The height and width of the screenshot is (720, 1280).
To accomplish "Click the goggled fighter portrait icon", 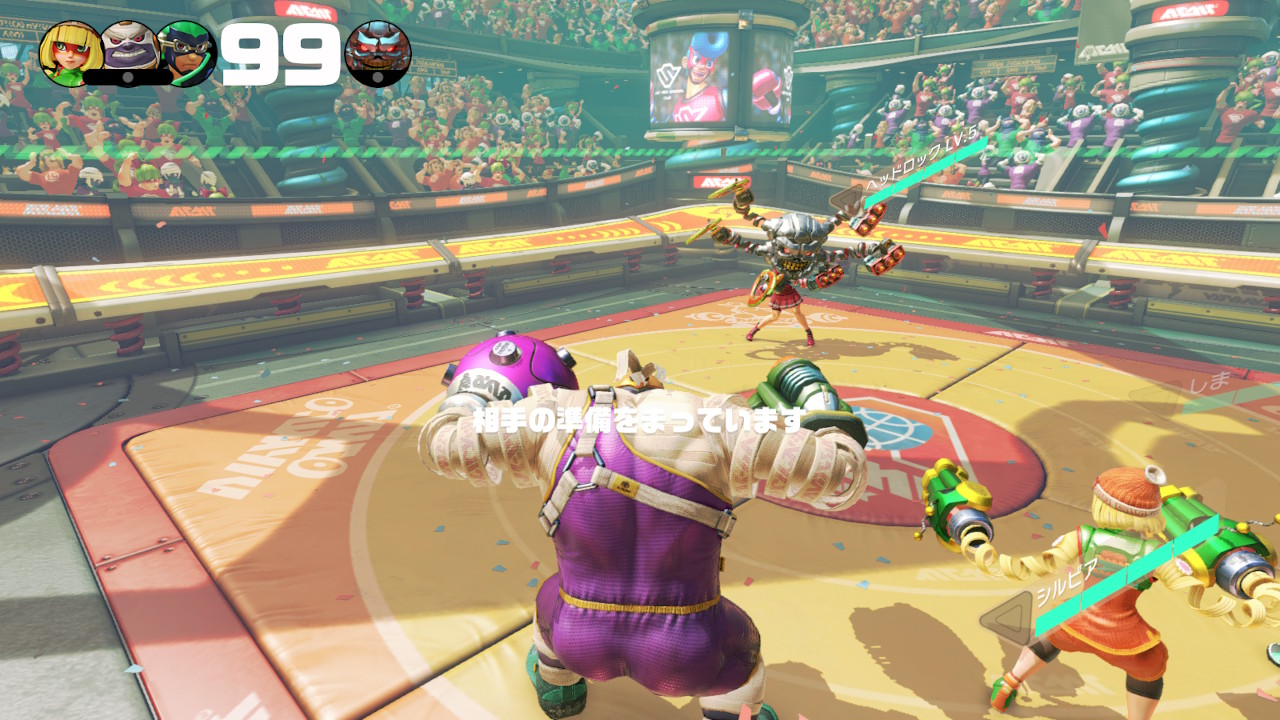I will (187, 53).
